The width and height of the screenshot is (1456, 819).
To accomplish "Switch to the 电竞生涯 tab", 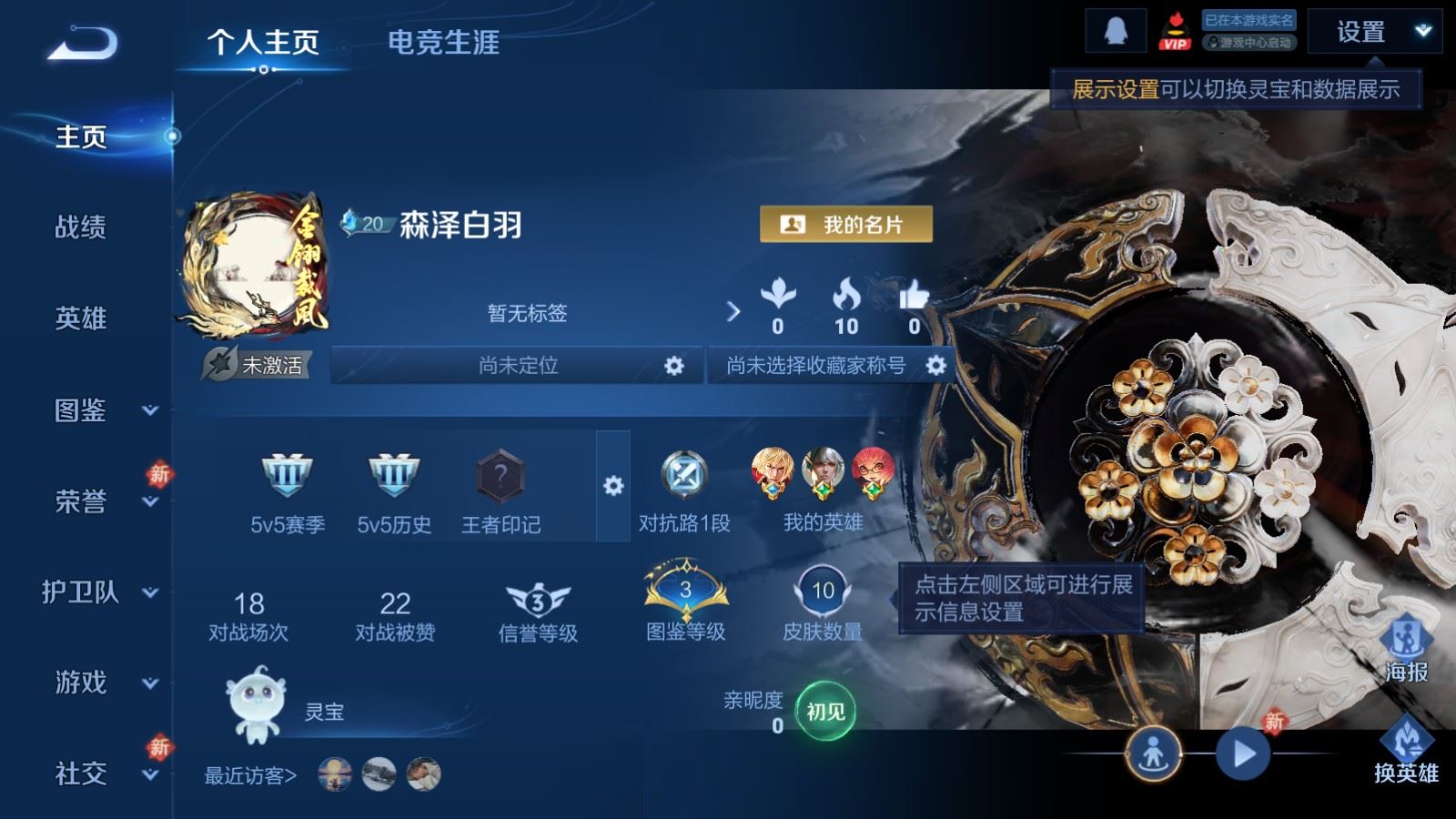I will 443,42.
